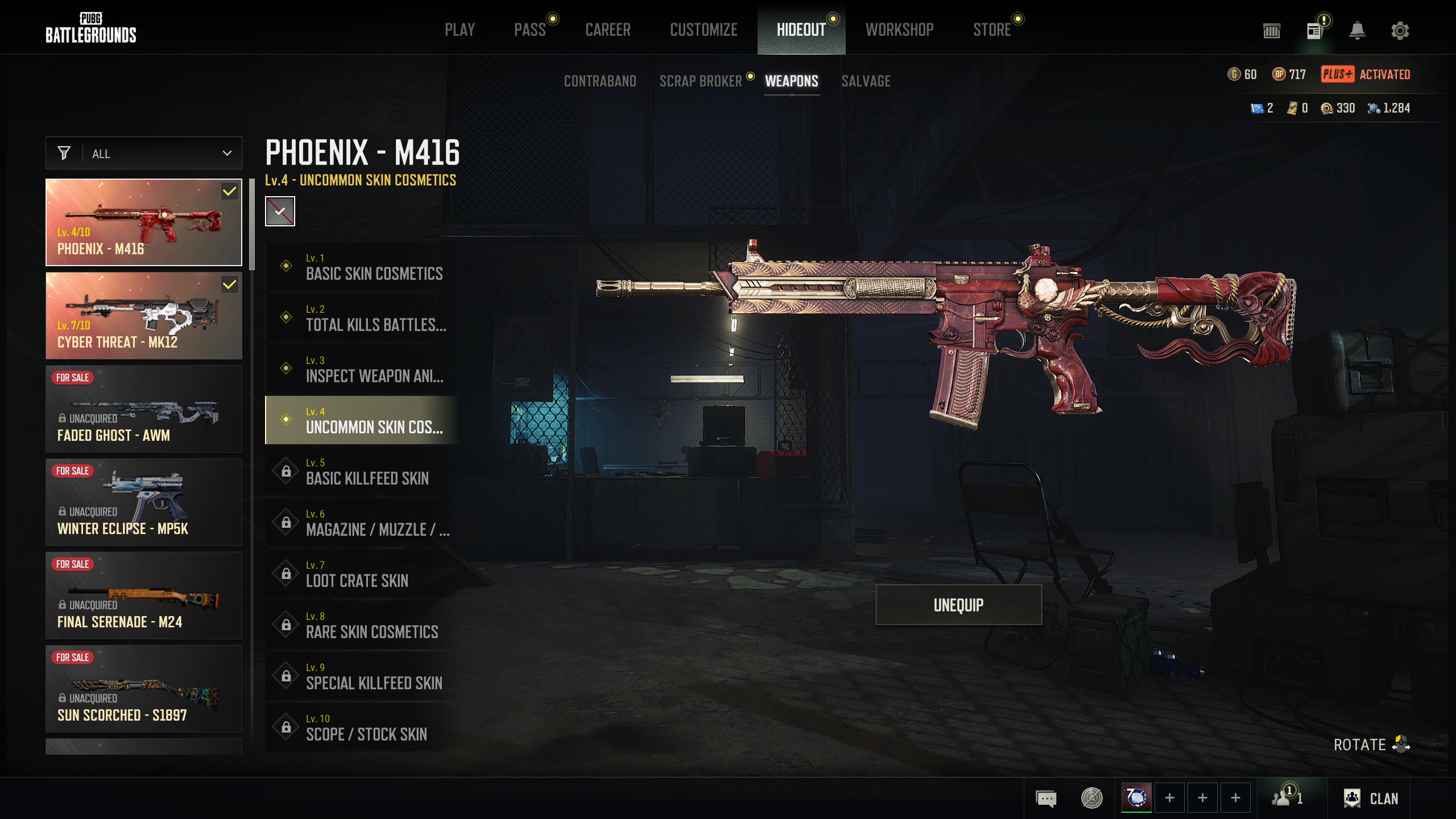Select the CONTRABAND sub-tab

[600, 81]
